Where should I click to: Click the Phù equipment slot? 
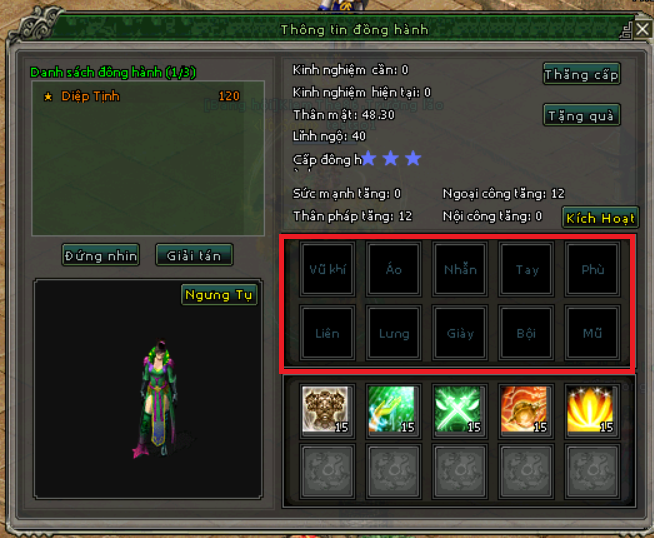pos(592,270)
